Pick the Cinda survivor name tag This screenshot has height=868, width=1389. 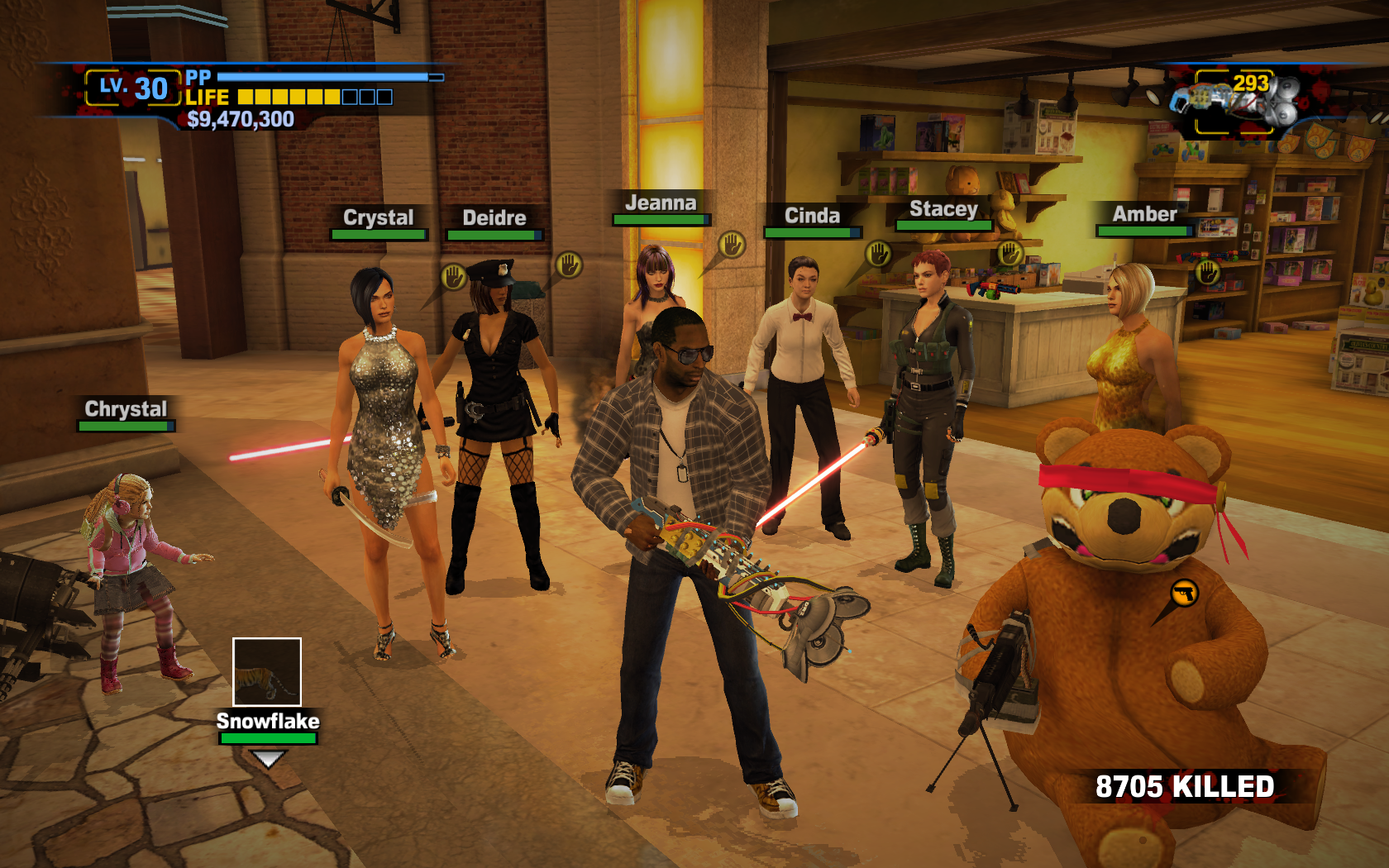(x=812, y=217)
